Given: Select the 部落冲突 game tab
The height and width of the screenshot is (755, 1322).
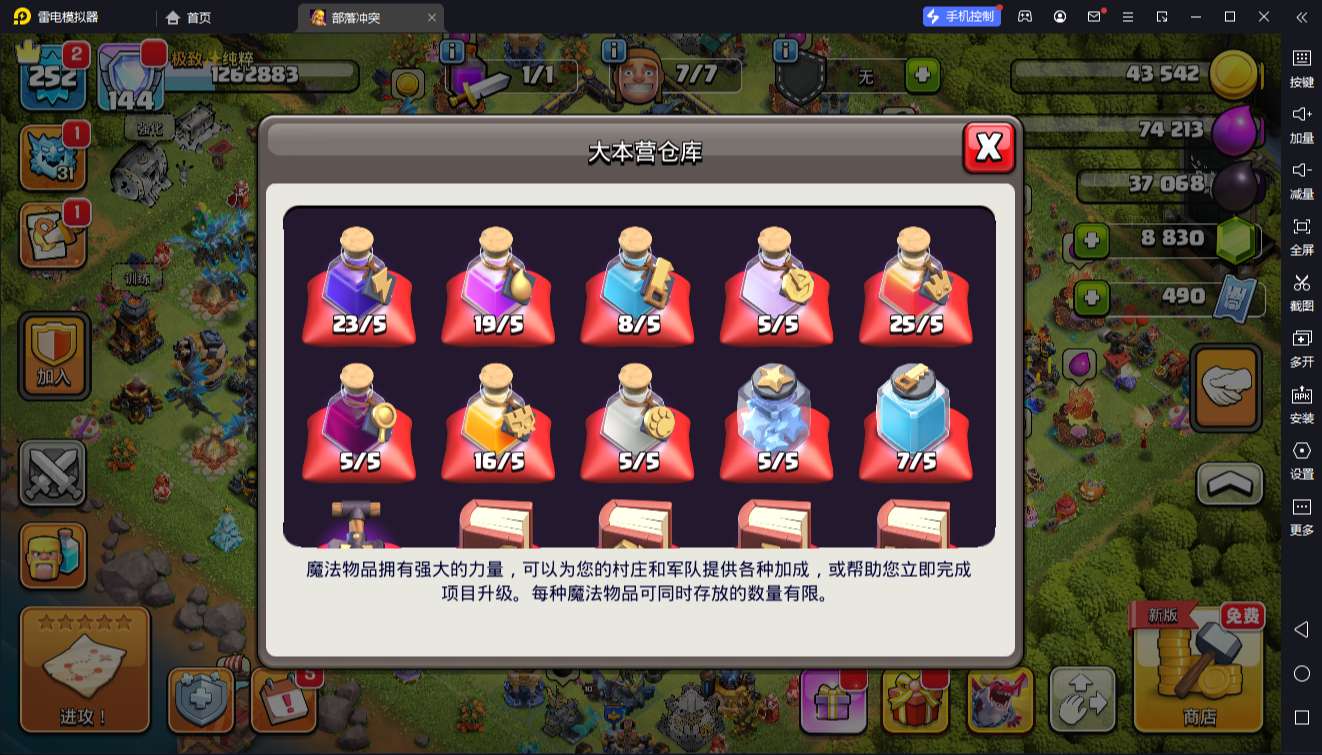Looking at the screenshot, I should (359, 17).
